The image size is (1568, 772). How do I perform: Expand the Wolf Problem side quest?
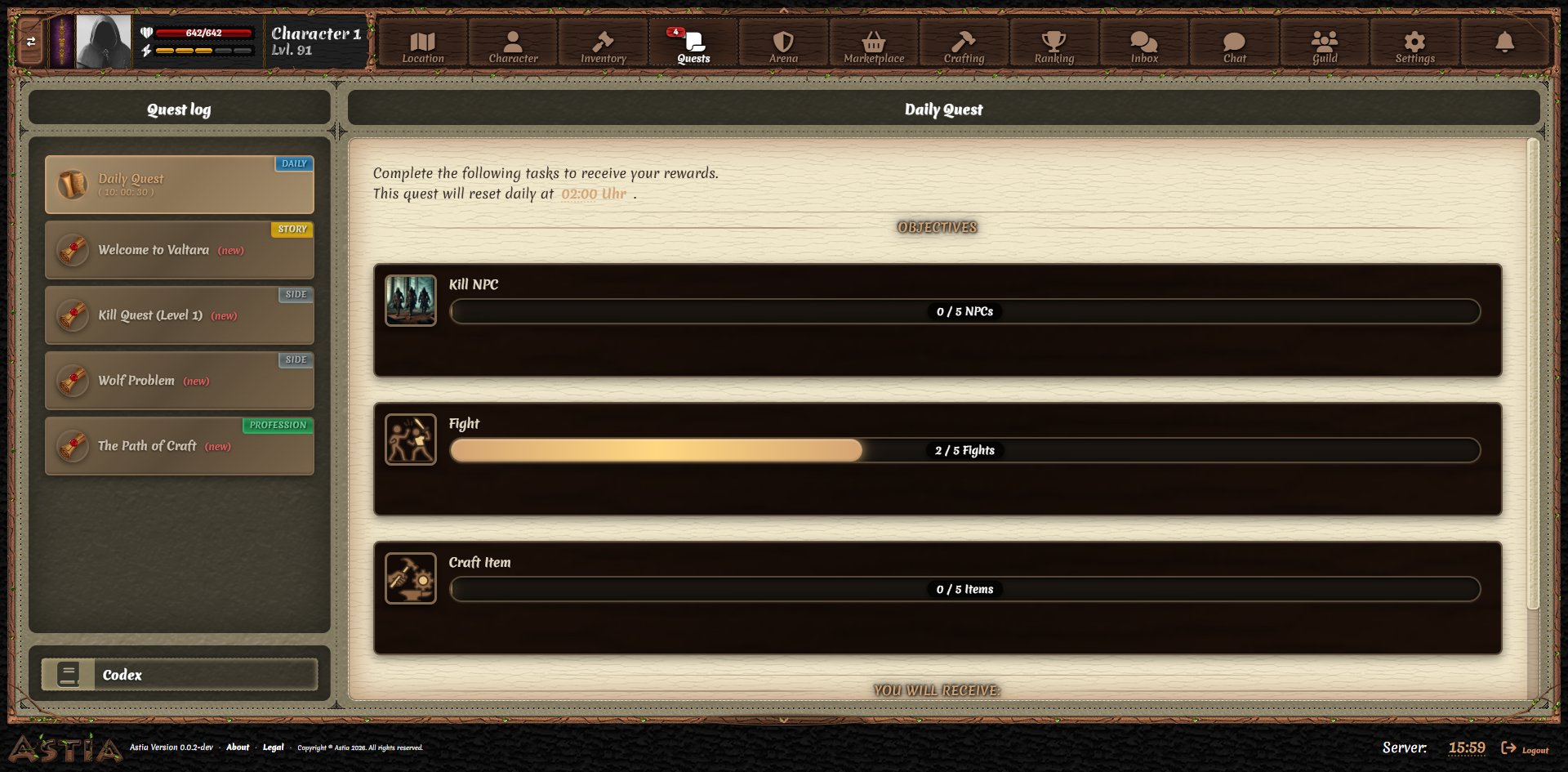point(179,380)
